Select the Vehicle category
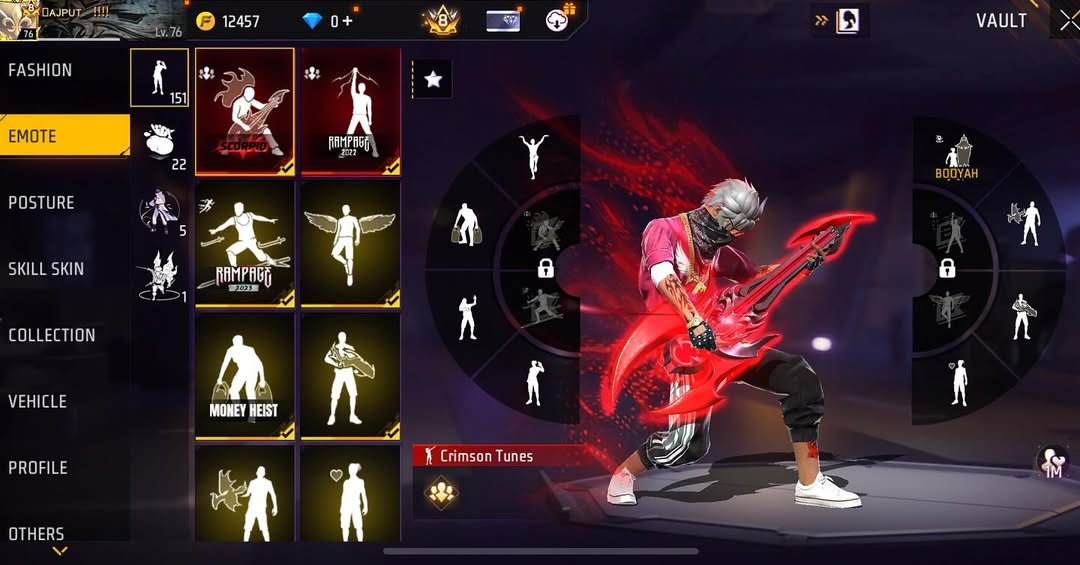 [38, 401]
